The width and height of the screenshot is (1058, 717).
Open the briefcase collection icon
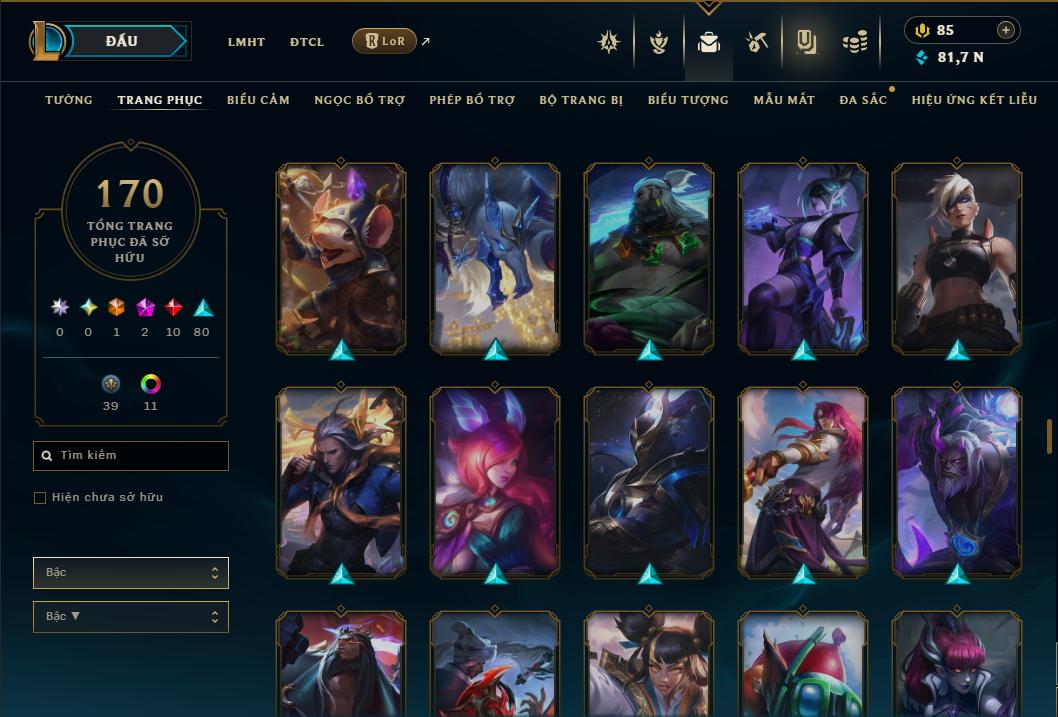point(709,42)
